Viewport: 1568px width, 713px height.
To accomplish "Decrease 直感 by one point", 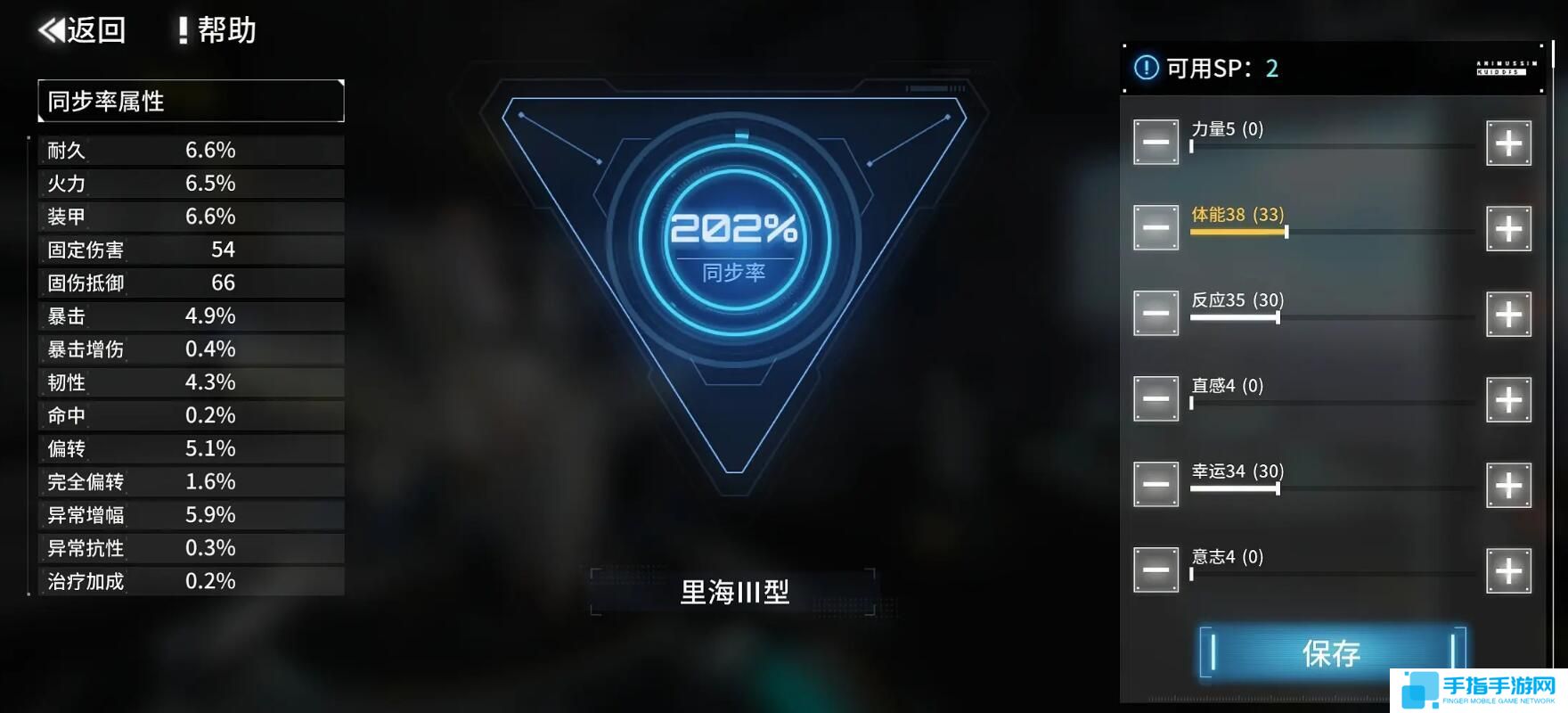I will pyautogui.click(x=1156, y=400).
